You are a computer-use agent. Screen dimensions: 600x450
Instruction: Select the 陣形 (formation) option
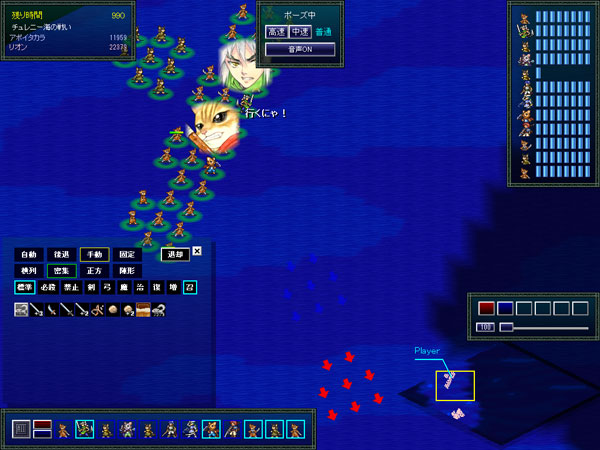tap(125, 271)
